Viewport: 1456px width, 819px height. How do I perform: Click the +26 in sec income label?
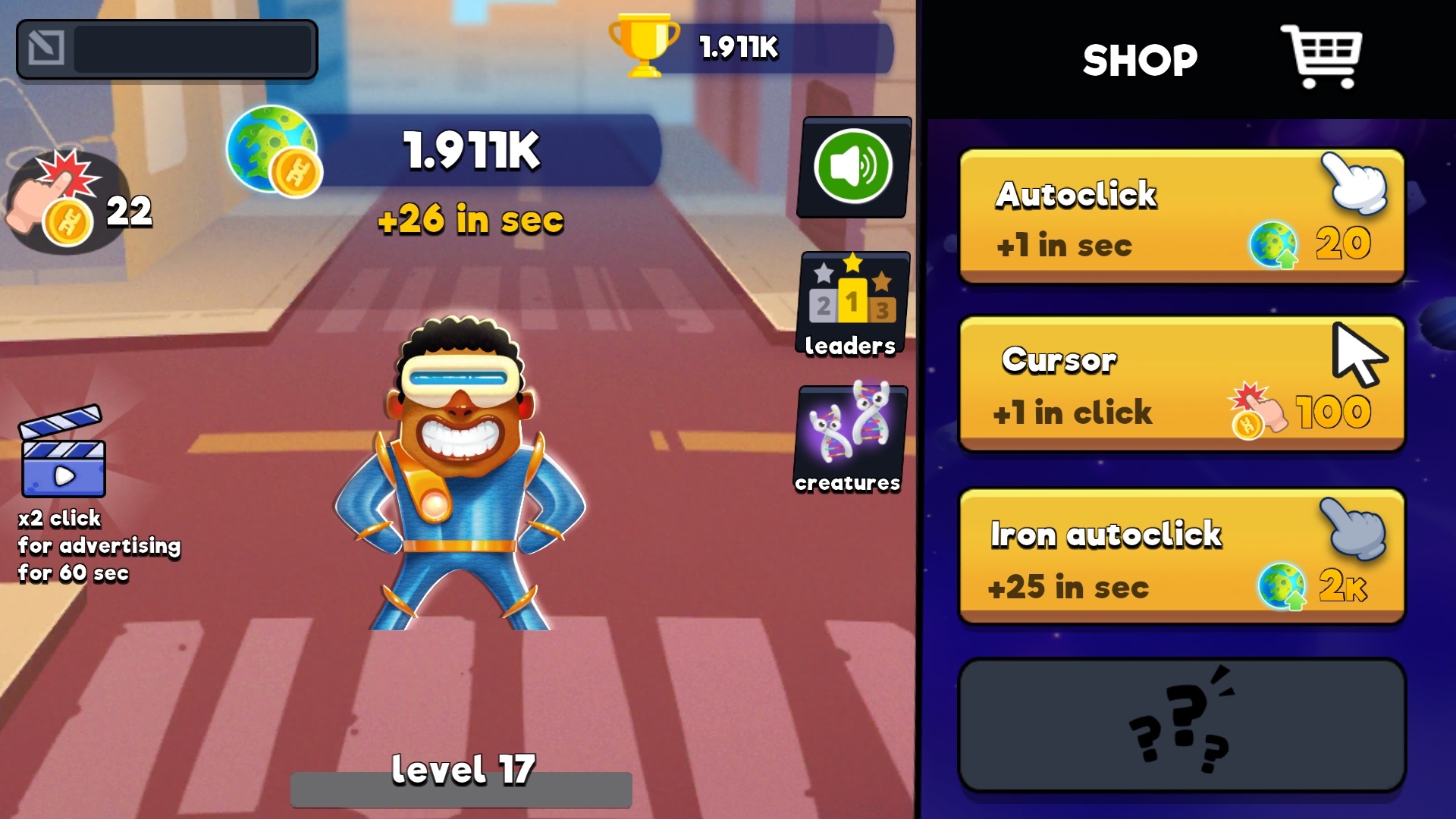click(x=470, y=221)
